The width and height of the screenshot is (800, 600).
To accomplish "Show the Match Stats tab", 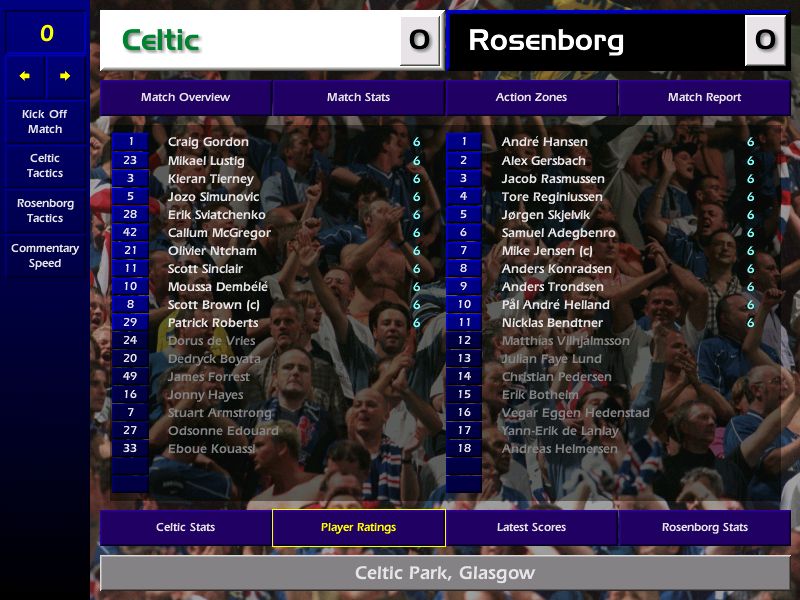I will tap(358, 97).
